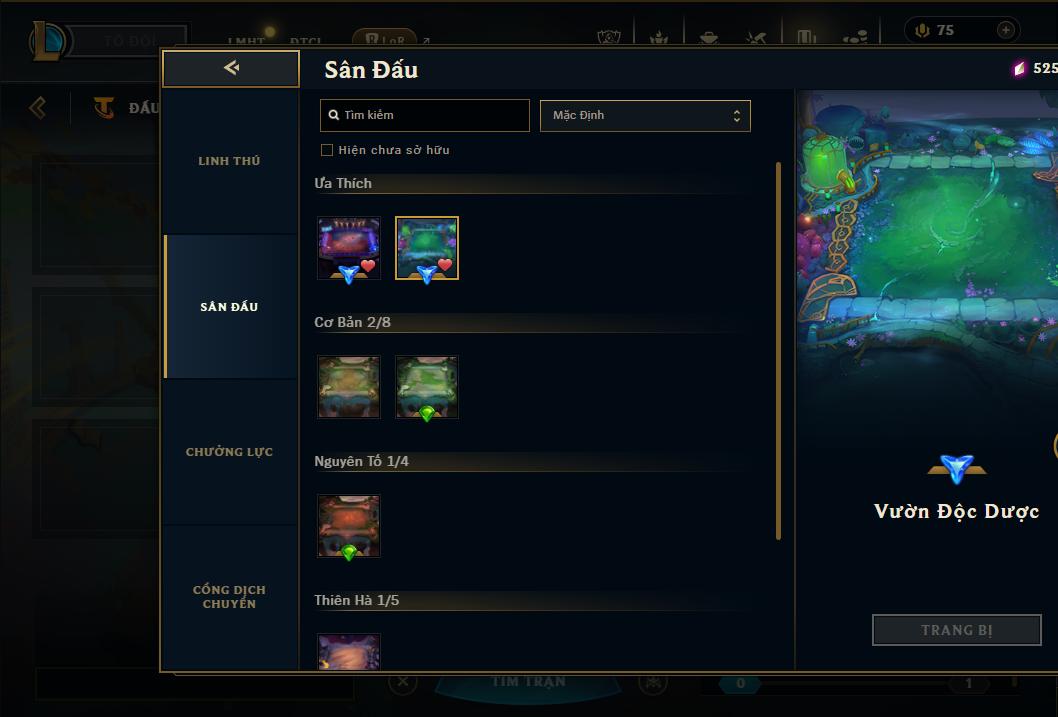
Task: Select the Chưởng Lực tab
Action: [x=229, y=452]
